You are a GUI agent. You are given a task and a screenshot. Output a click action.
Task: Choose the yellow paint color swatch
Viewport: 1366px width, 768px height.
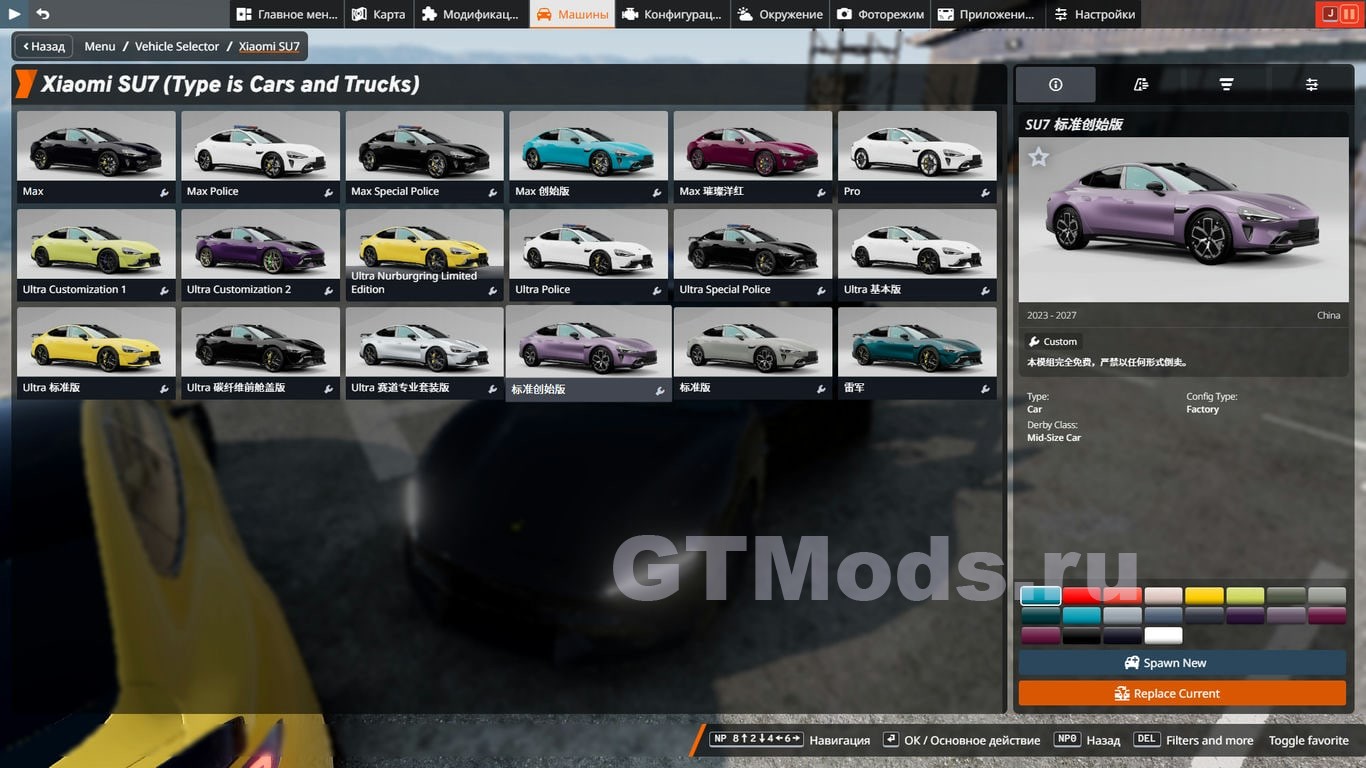pos(1204,596)
